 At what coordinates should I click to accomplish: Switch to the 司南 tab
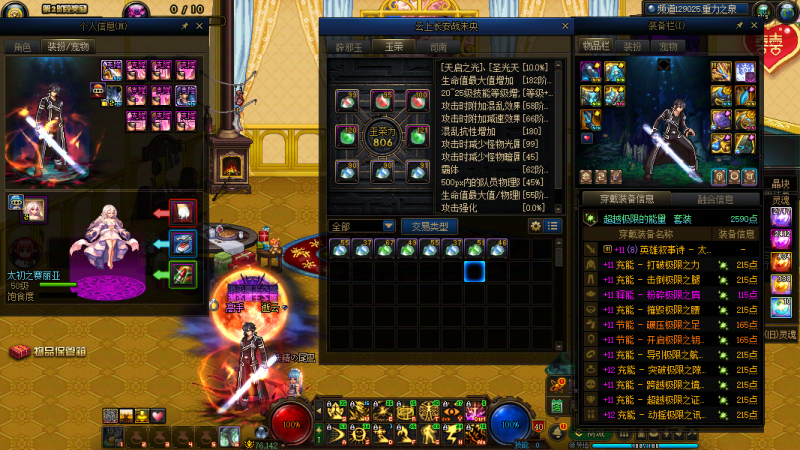[x=437, y=46]
